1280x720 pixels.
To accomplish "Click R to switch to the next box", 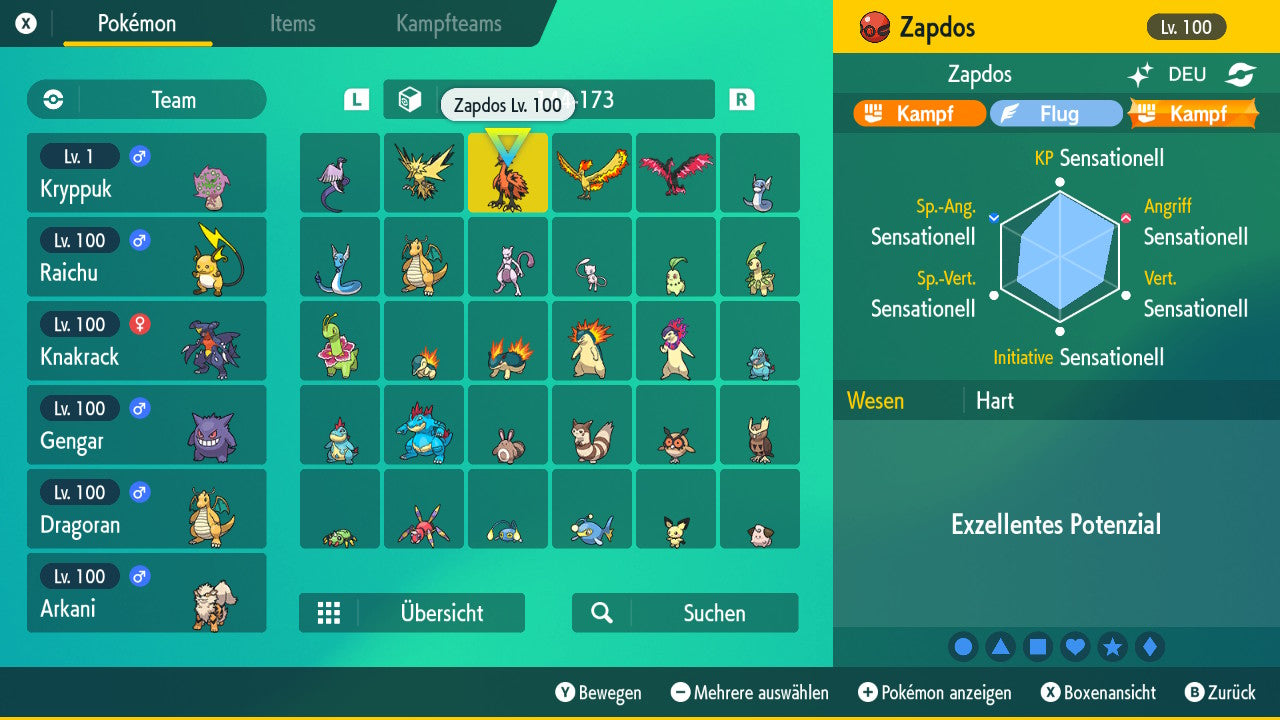I will point(741,99).
